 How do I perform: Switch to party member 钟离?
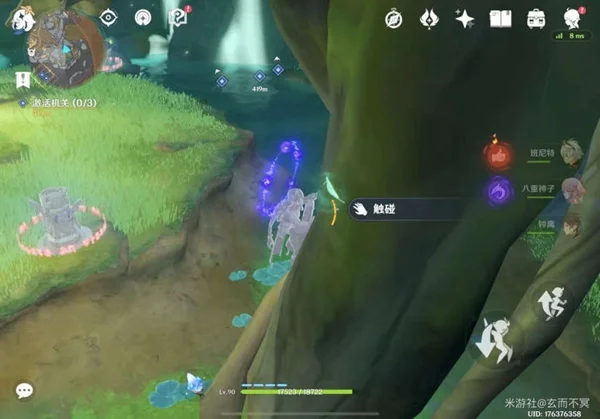point(568,224)
